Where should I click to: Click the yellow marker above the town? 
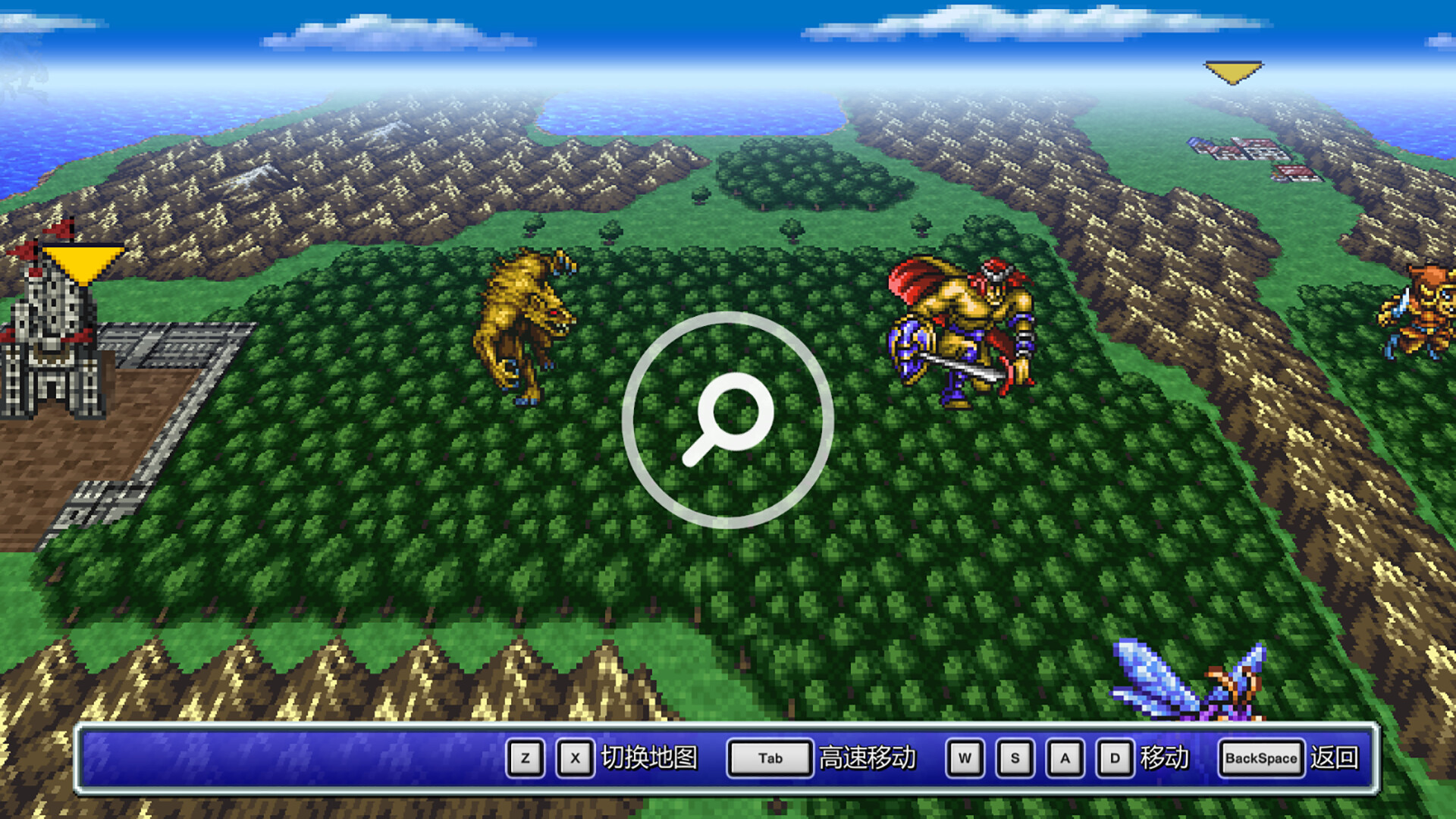pos(1234,71)
